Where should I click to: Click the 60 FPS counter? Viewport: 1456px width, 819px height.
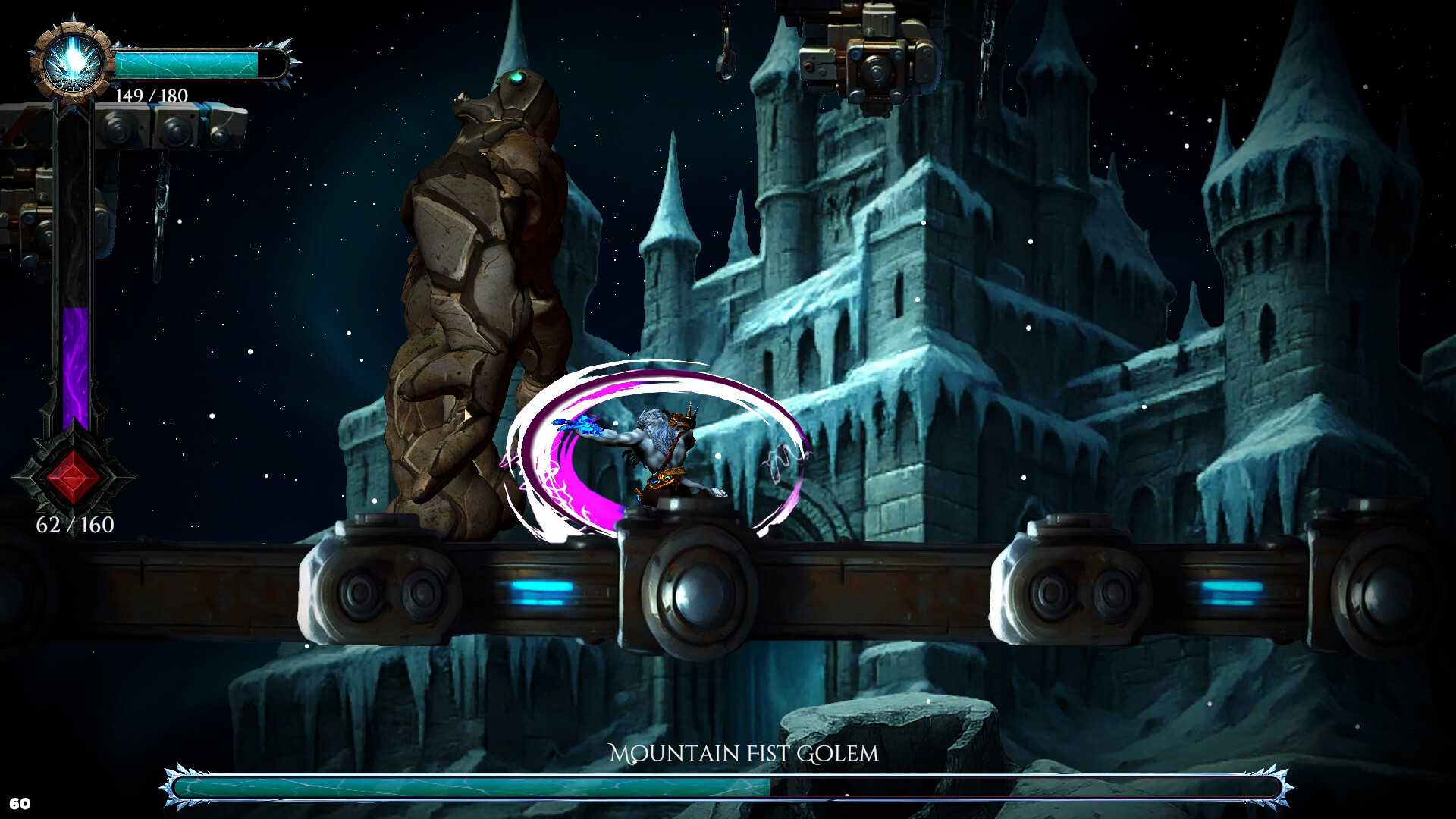22,802
